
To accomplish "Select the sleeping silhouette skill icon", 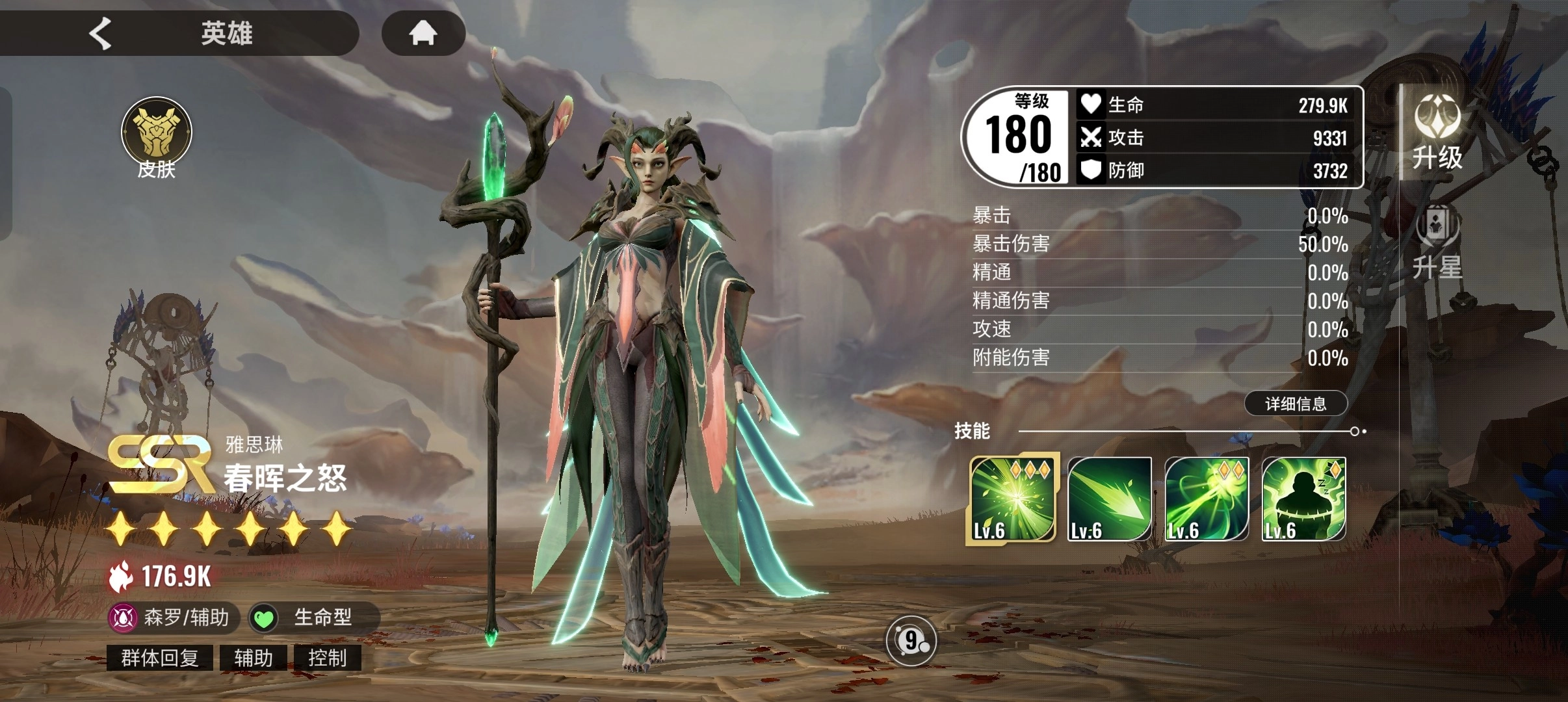I will [1303, 499].
